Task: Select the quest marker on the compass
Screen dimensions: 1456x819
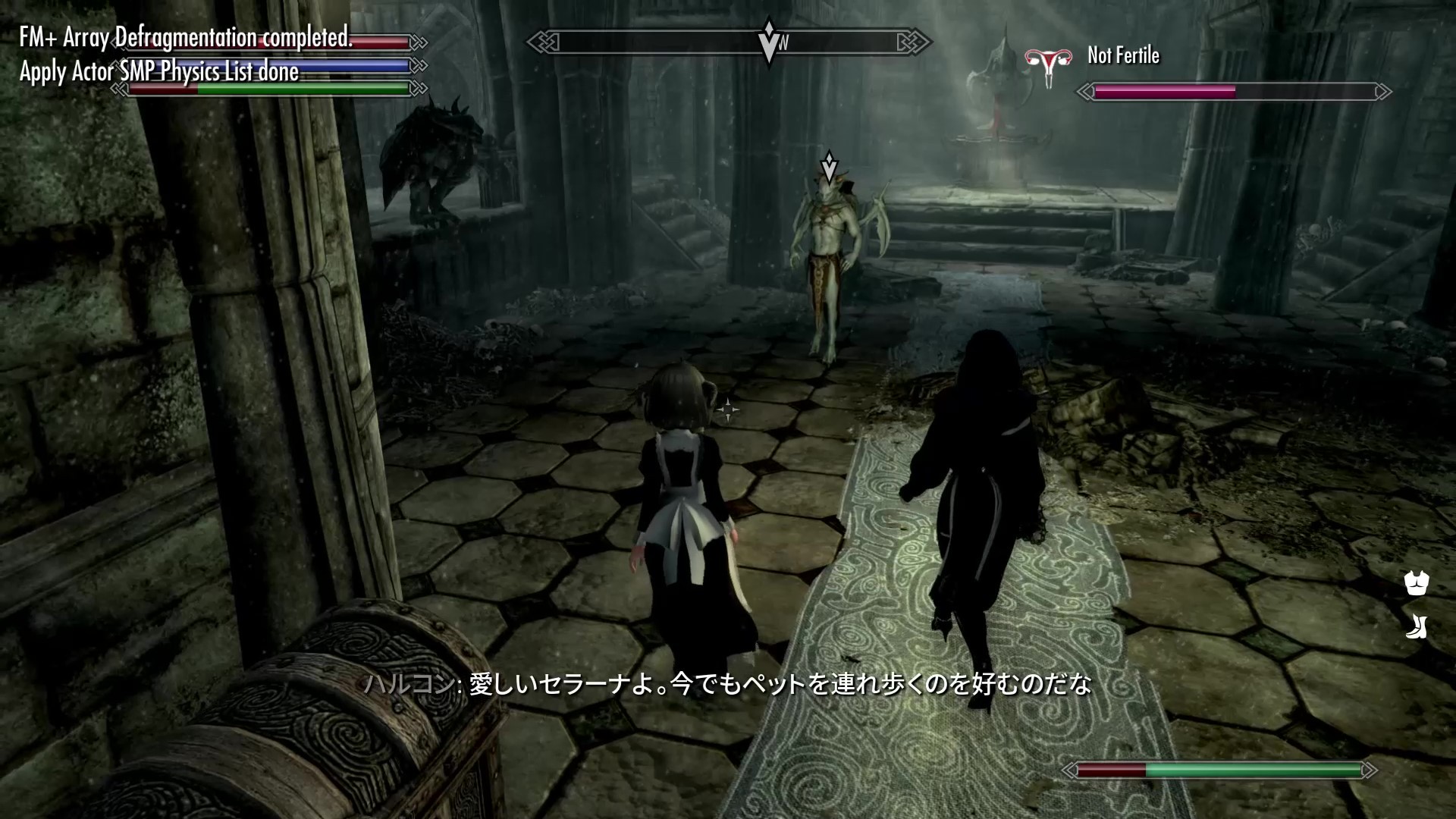Action: [x=769, y=39]
